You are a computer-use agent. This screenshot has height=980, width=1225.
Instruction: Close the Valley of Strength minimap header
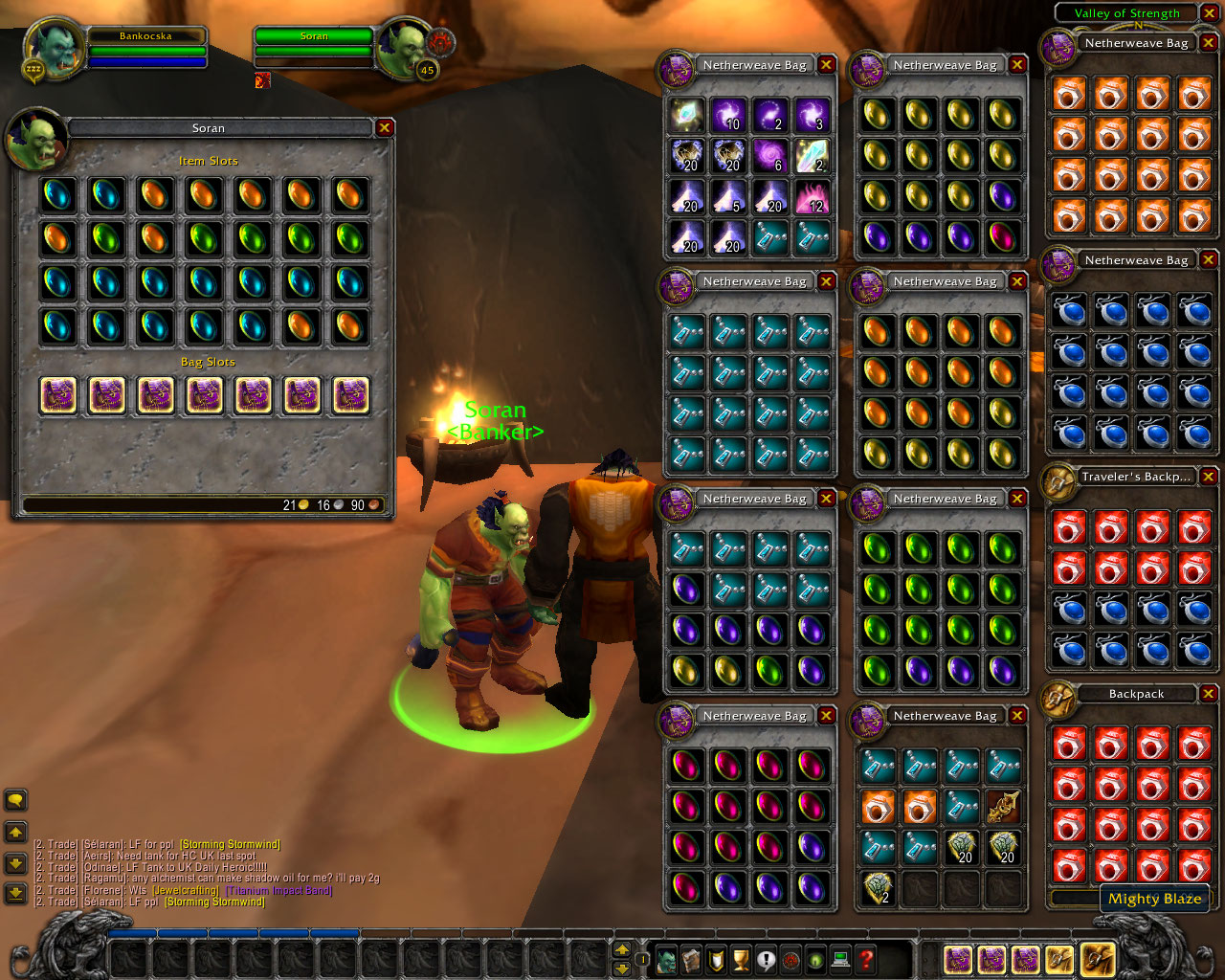(x=1210, y=13)
